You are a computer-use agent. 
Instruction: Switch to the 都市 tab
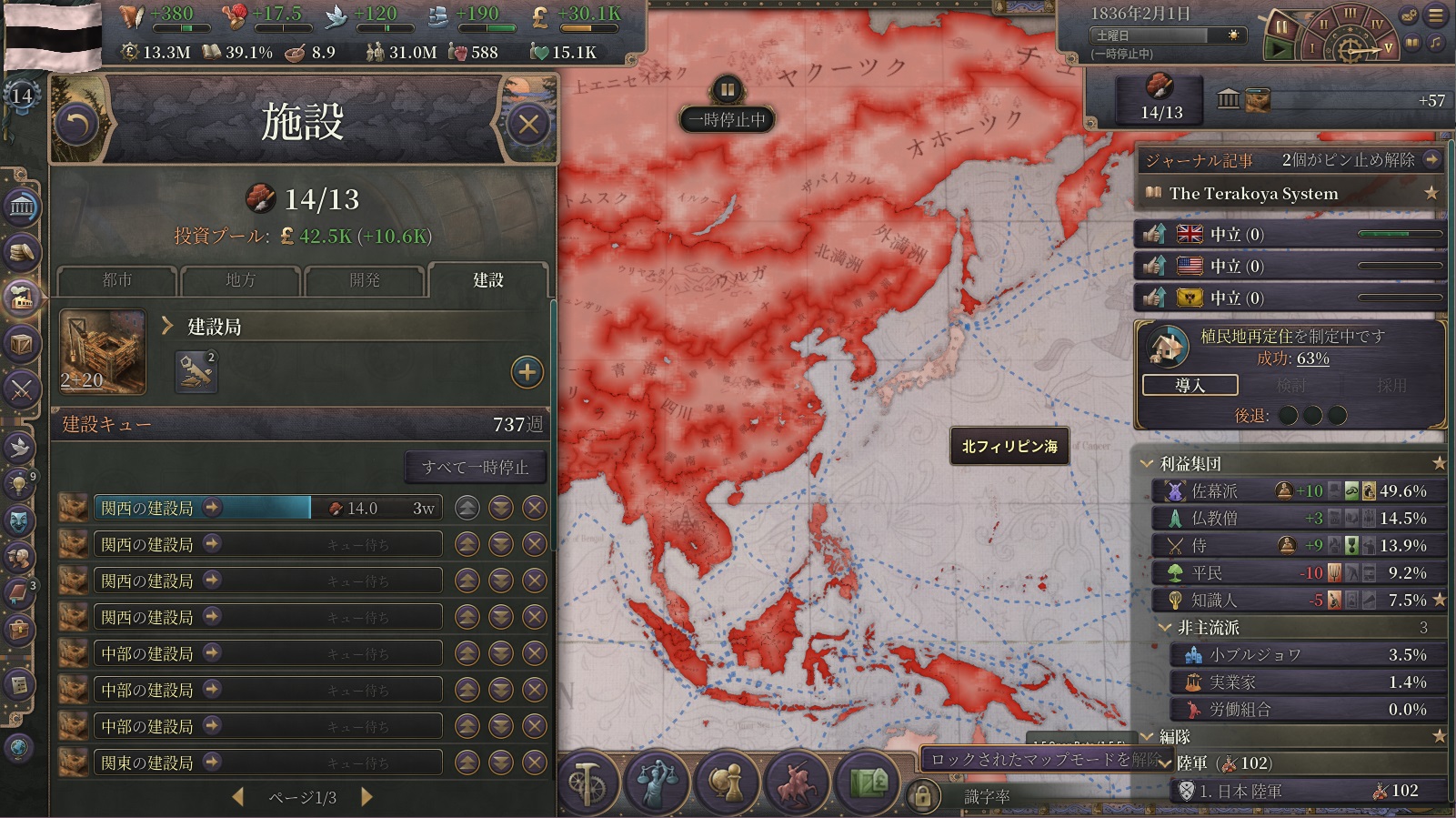pos(117,280)
